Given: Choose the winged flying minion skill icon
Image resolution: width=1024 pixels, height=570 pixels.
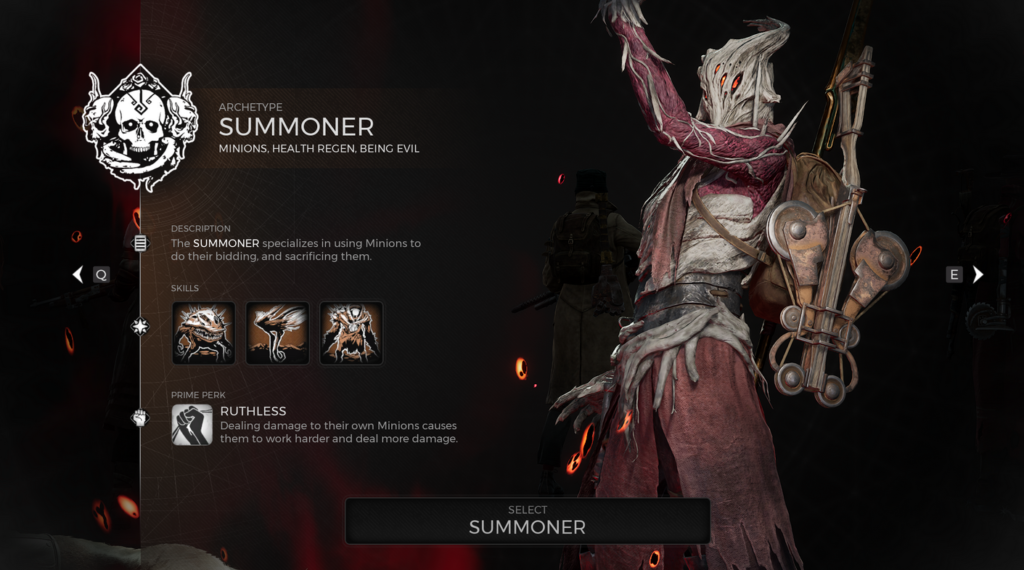Looking at the screenshot, I should 277,333.
